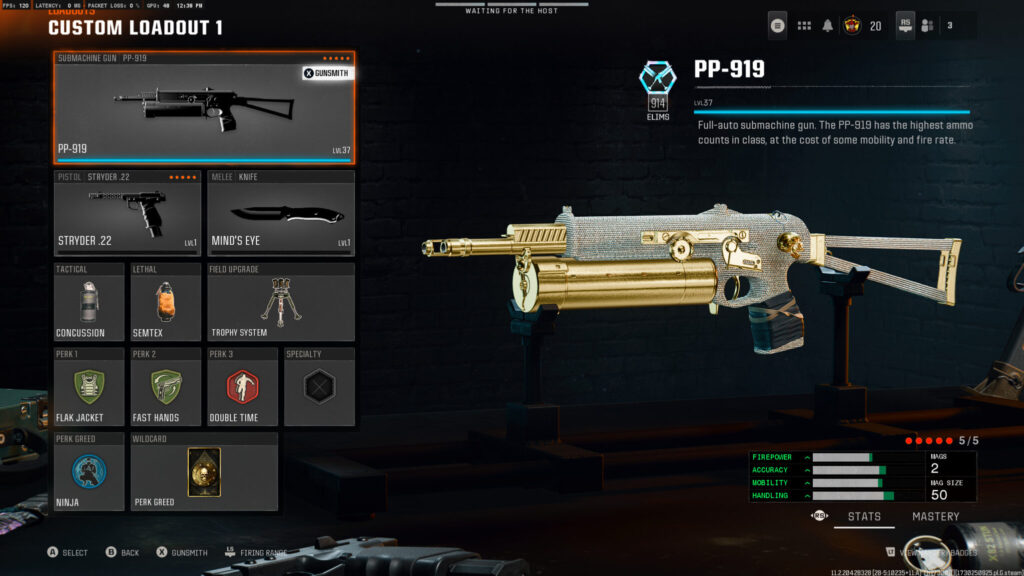The image size is (1024, 576).
Task: Show the weapon Stats tab
Action: [x=864, y=517]
